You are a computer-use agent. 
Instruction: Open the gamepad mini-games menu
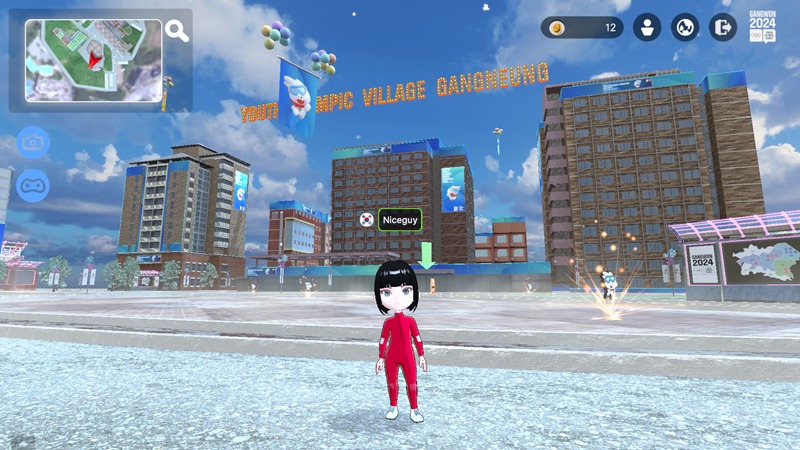tap(33, 185)
